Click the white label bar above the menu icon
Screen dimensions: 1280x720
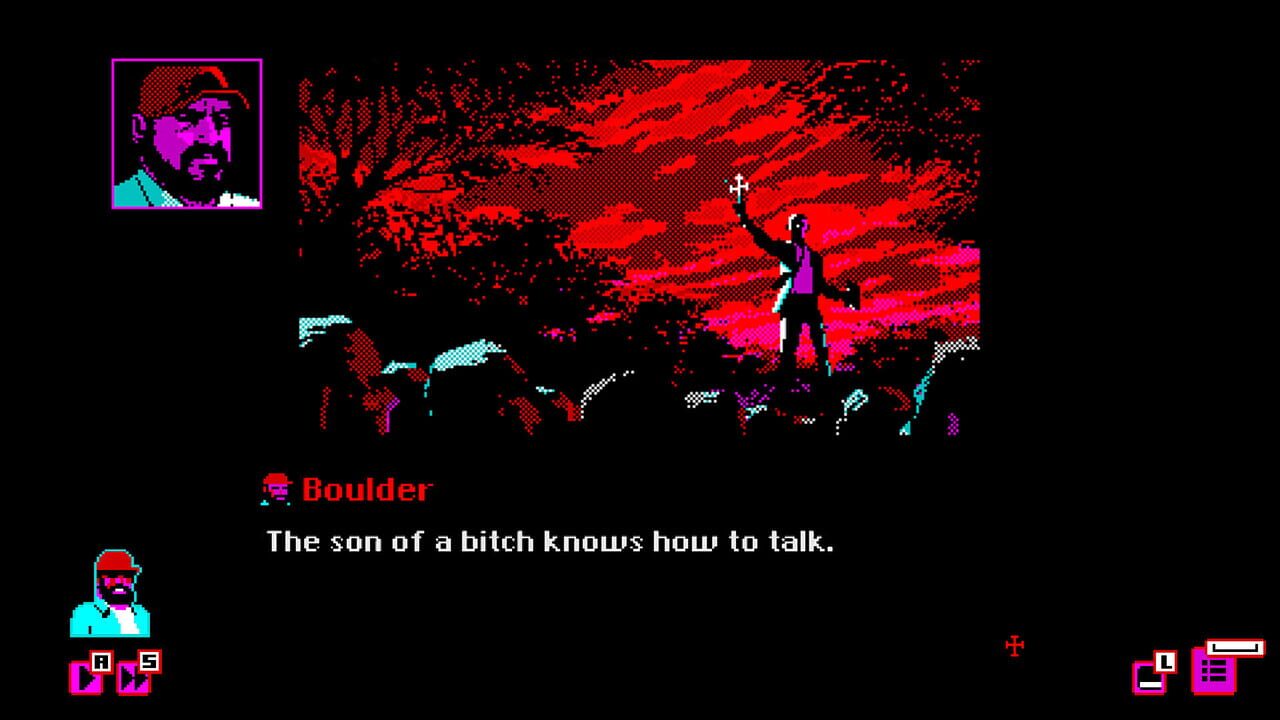point(1235,647)
